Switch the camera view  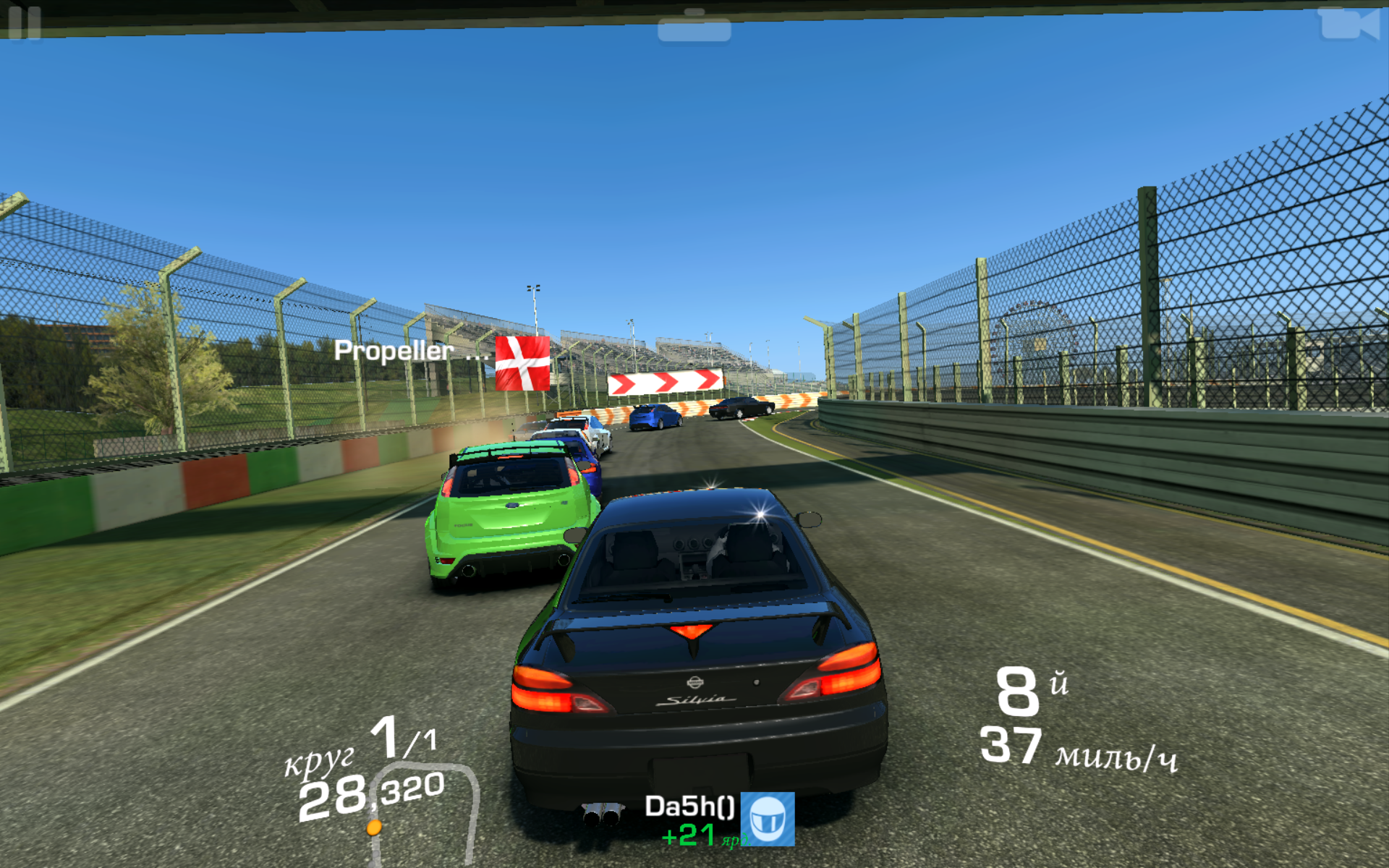(1348, 24)
